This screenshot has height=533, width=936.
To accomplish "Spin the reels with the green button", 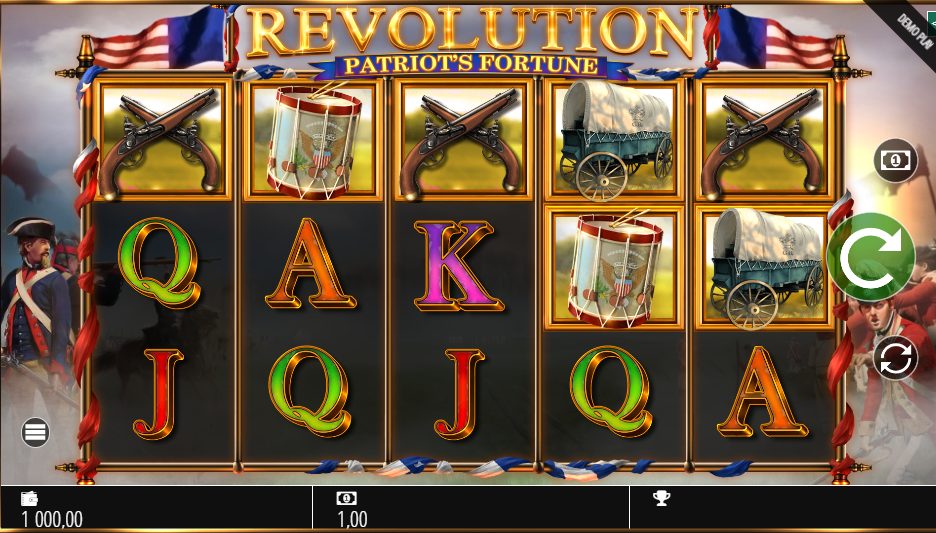I will tap(870, 257).
